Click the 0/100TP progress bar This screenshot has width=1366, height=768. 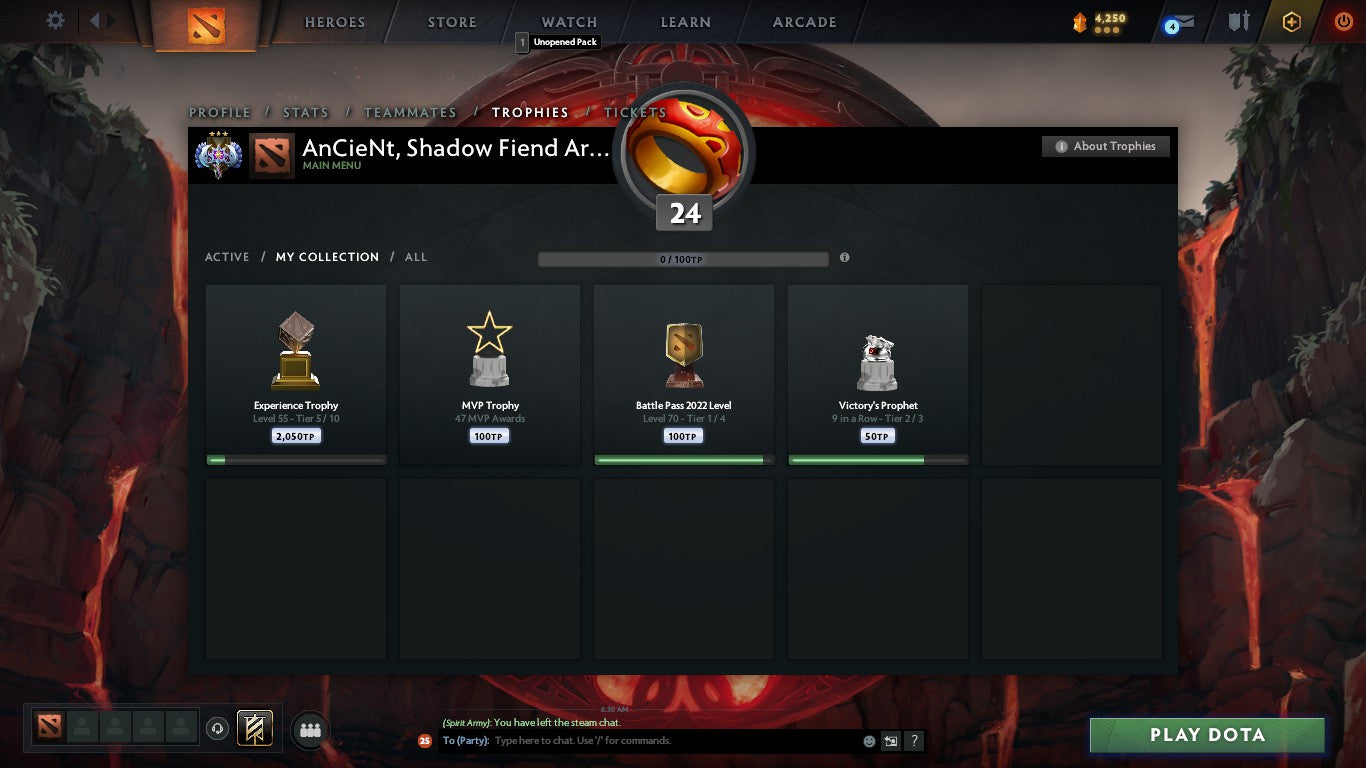(683, 257)
